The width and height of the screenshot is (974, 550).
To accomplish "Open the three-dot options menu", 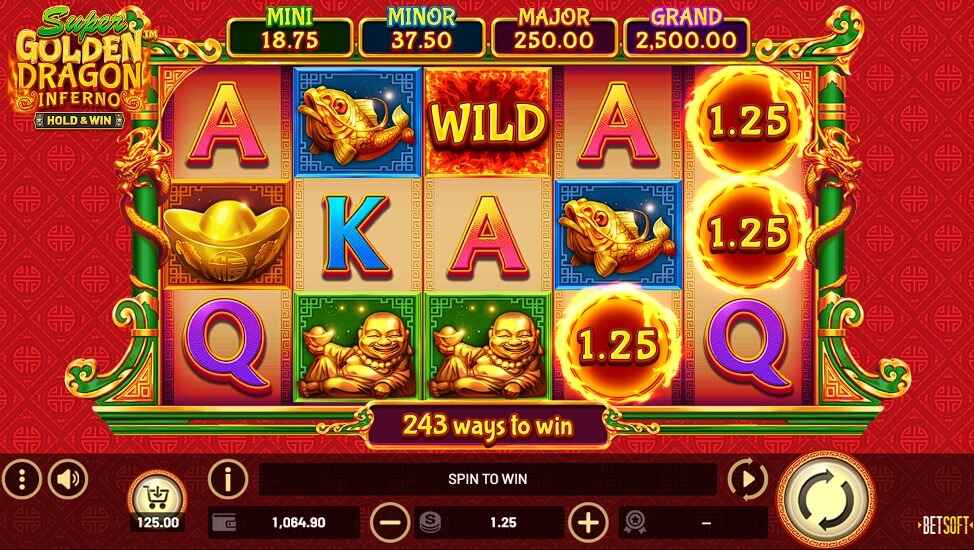I will click(x=21, y=480).
